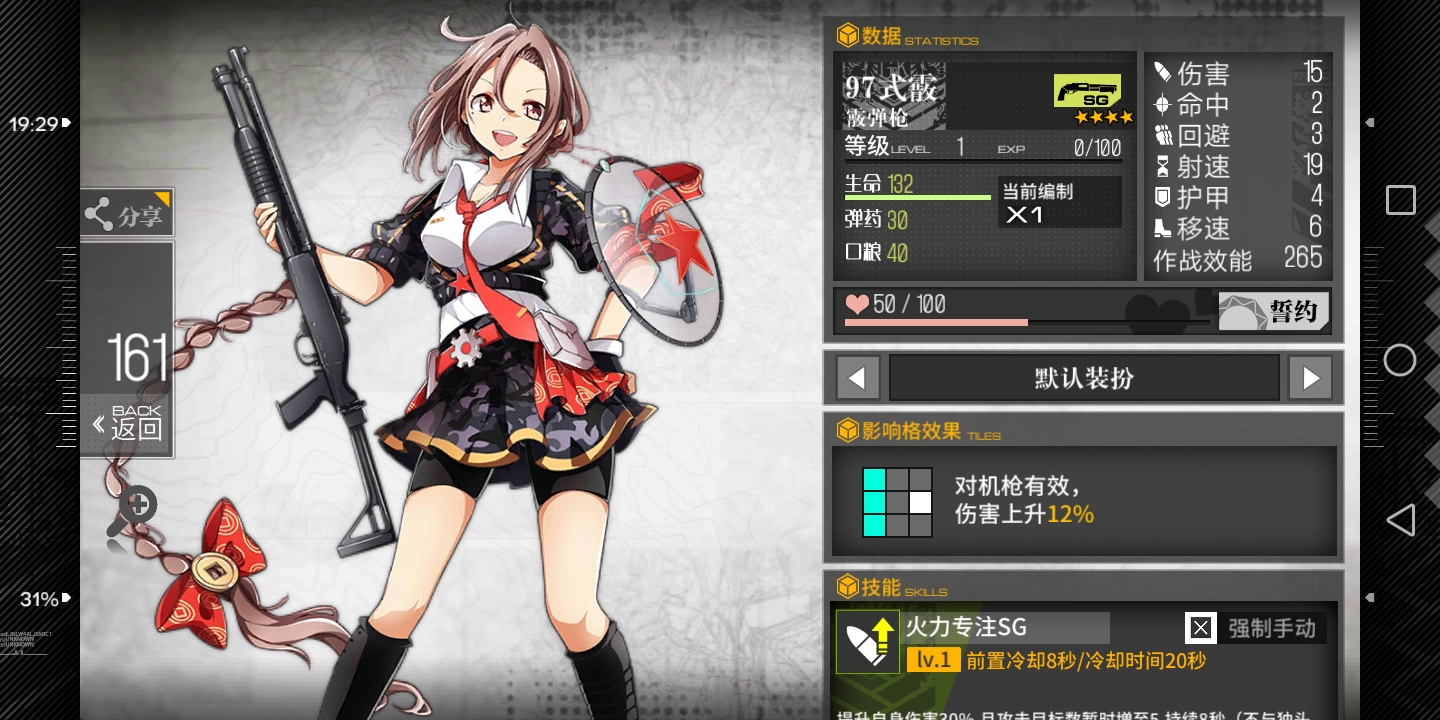This screenshot has height=720, width=1440.
Task: Tap the cube icon beside 技能 SKILLS header
Action: click(849, 588)
